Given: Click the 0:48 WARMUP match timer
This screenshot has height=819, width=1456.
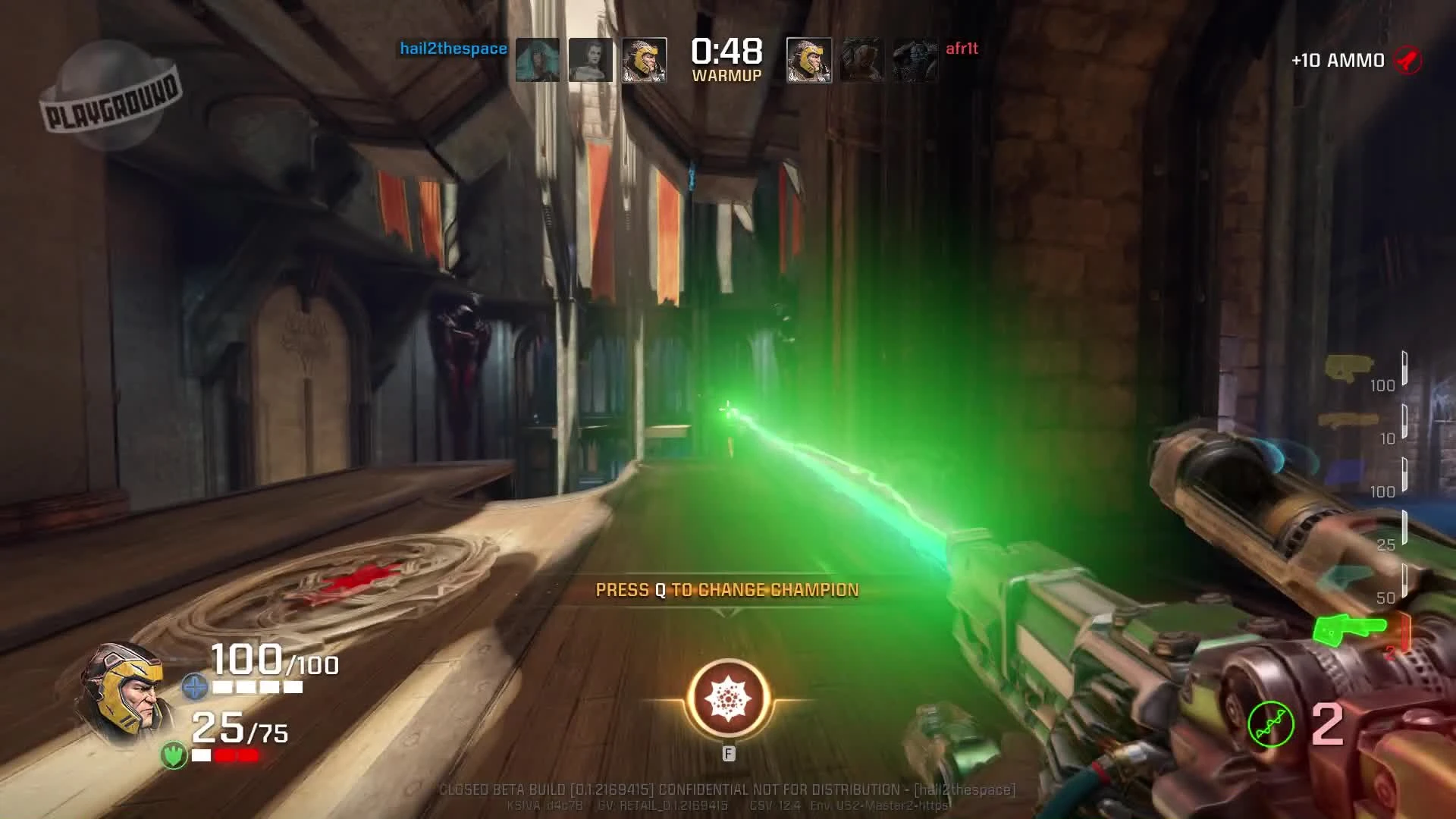Looking at the screenshot, I should [x=726, y=61].
